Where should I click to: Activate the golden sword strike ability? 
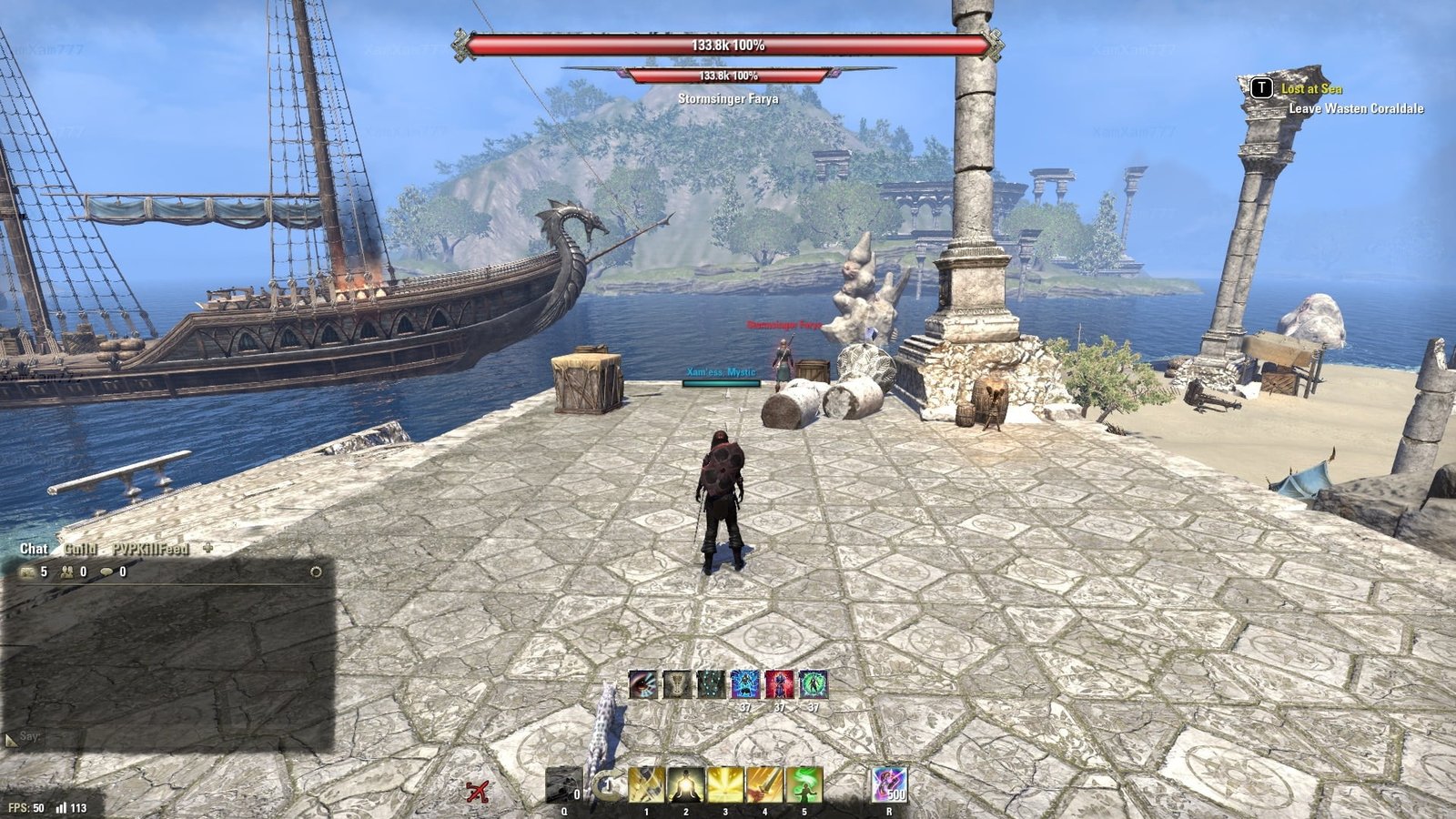(x=764, y=785)
